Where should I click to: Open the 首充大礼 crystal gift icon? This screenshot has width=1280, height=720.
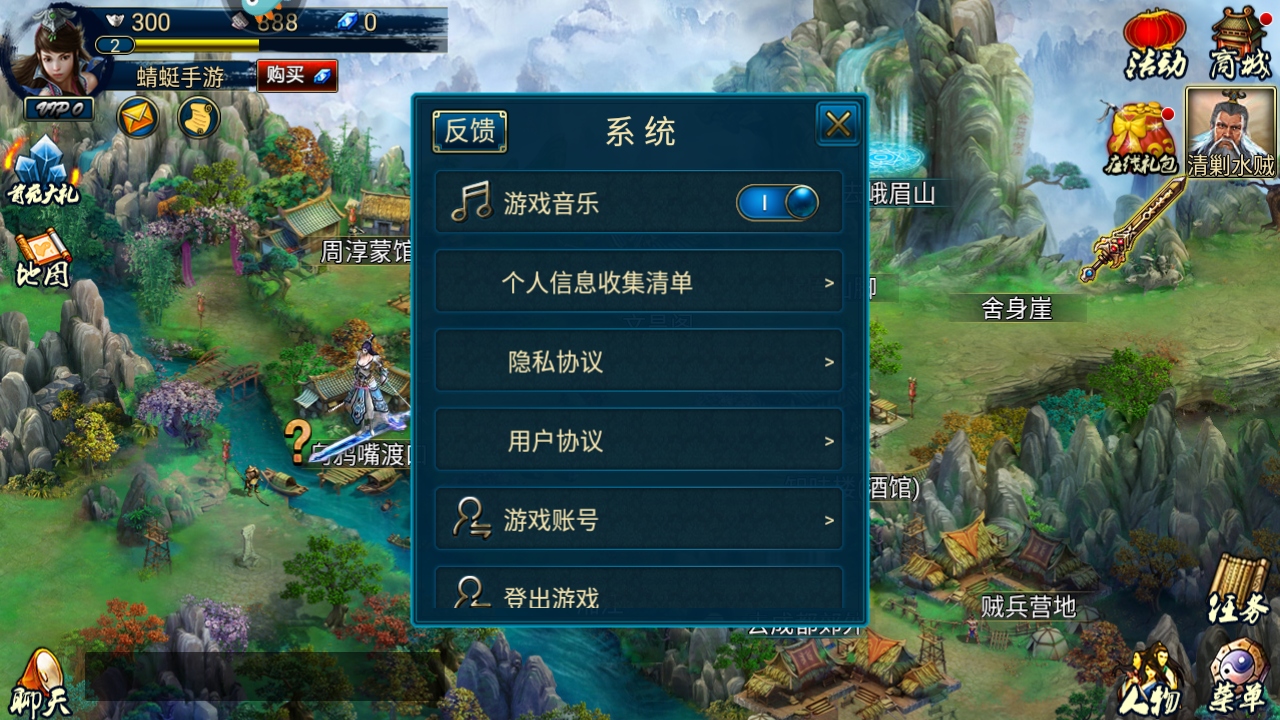pyautogui.click(x=42, y=172)
